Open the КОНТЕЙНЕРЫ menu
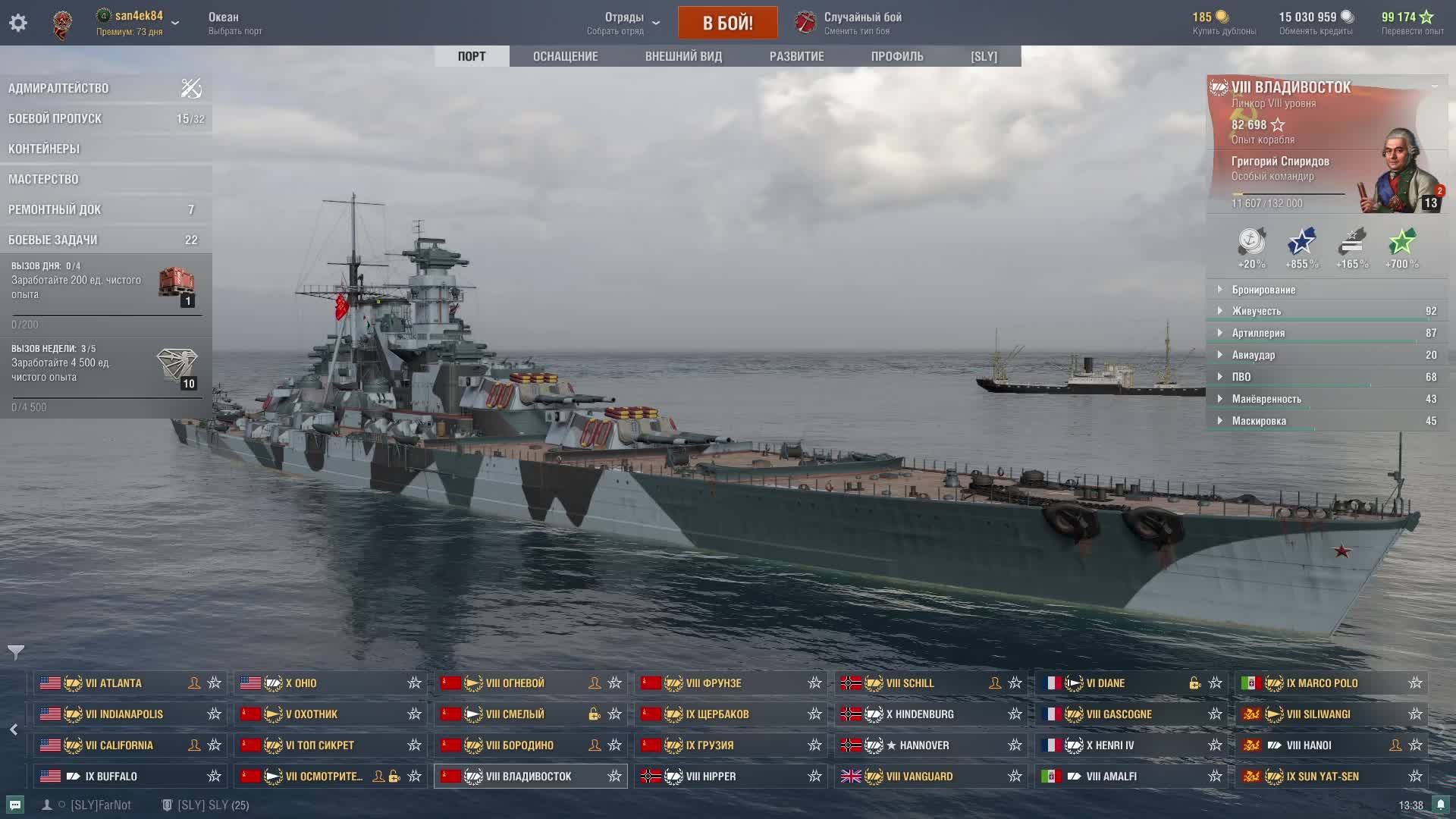The width and height of the screenshot is (1456, 819). (x=44, y=149)
